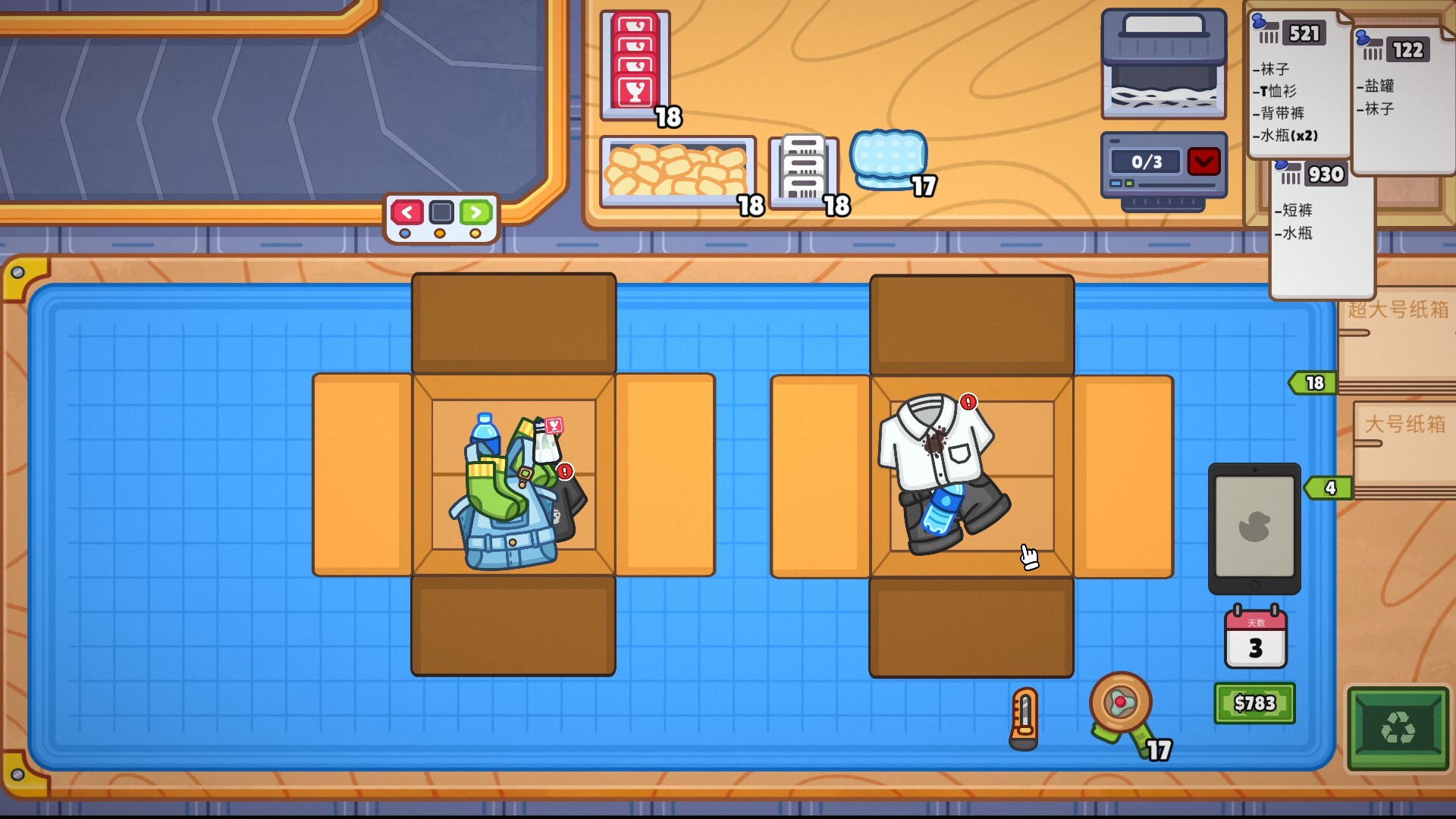This screenshot has width=1456, height=819.
Task: Click the $783 money display
Action: (1255, 703)
